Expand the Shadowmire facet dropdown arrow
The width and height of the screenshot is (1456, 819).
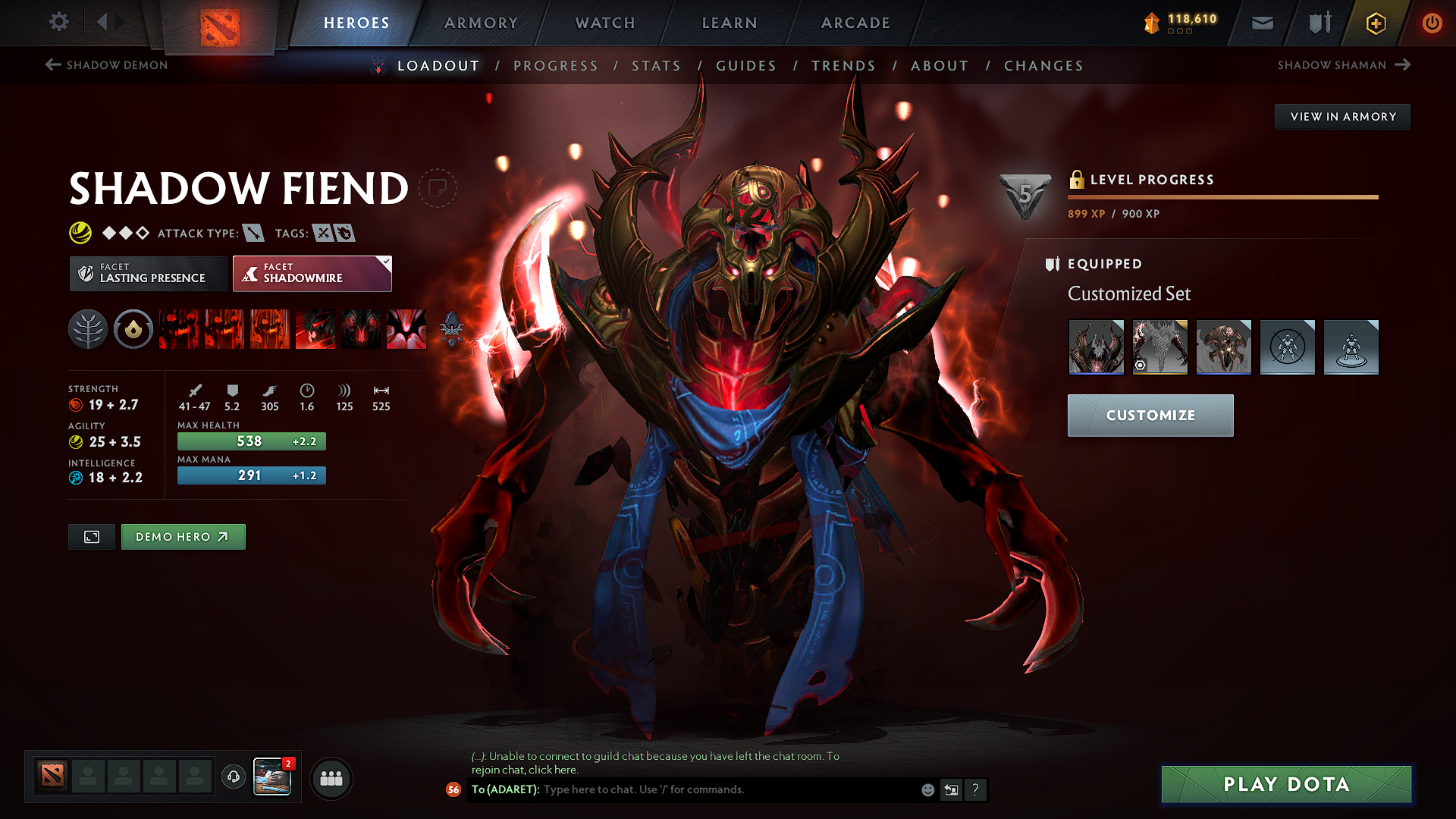pos(386,262)
